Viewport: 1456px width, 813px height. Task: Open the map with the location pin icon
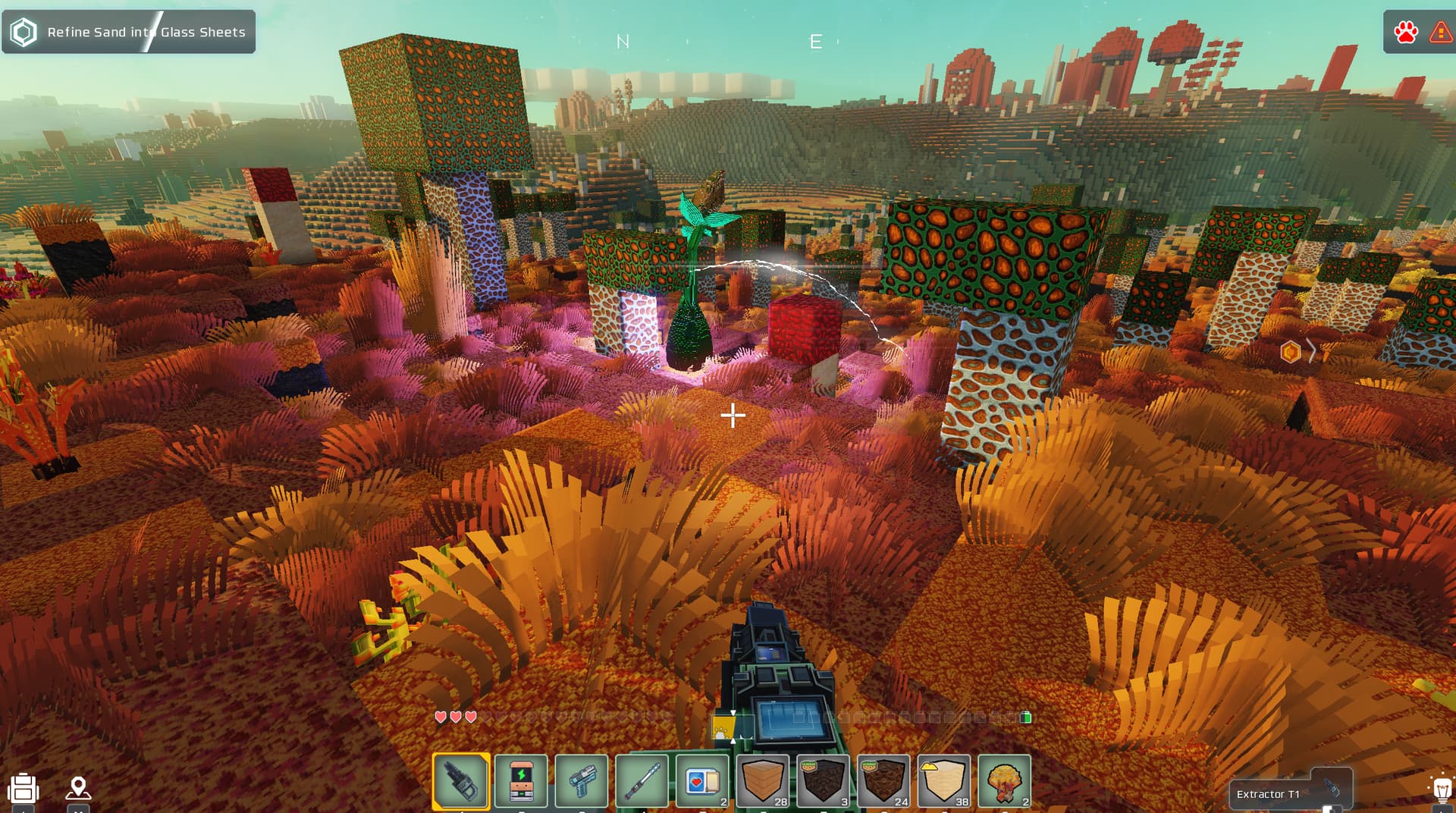coord(78,789)
